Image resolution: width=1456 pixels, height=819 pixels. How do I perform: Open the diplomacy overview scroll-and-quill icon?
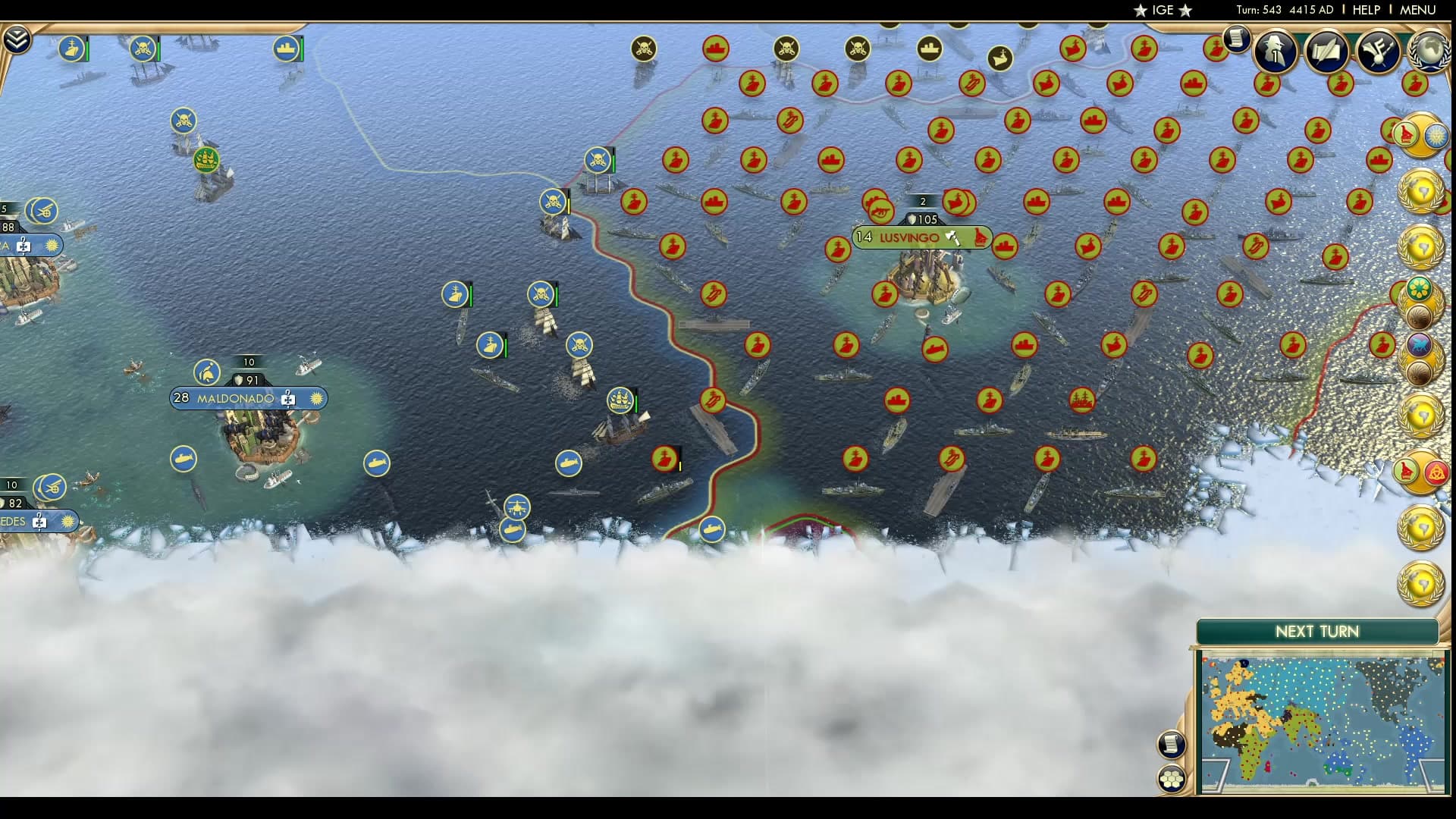[x=1326, y=52]
